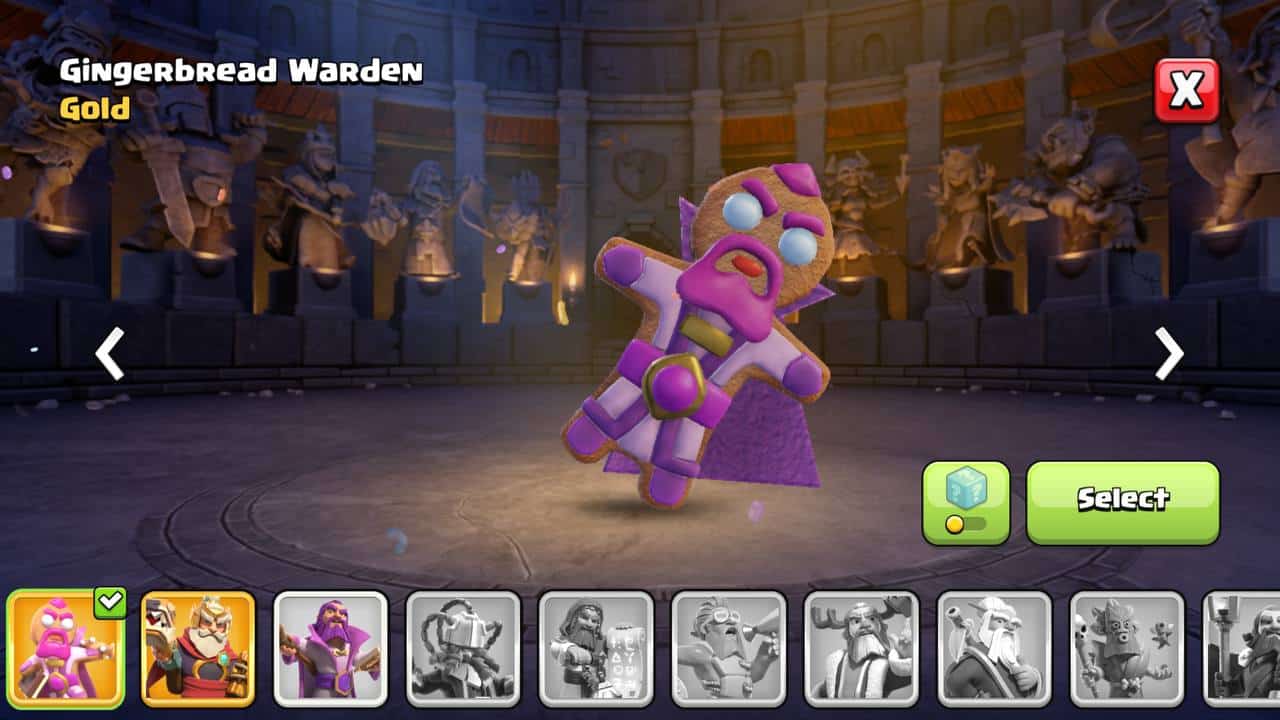Preview the locked antlered Warden skin

click(x=861, y=648)
